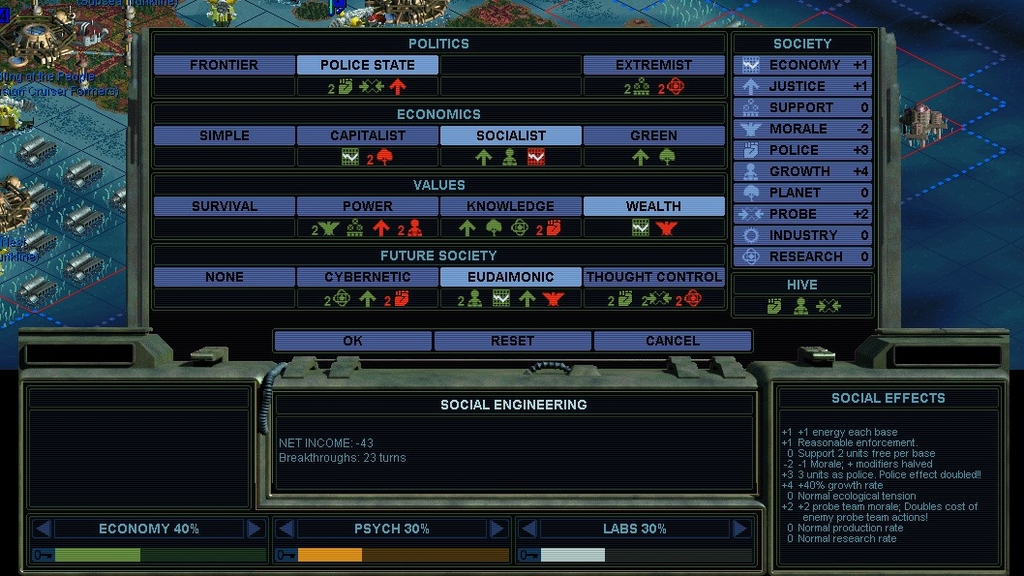1024x576 pixels.
Task: Choose Green economics
Action: 654,135
